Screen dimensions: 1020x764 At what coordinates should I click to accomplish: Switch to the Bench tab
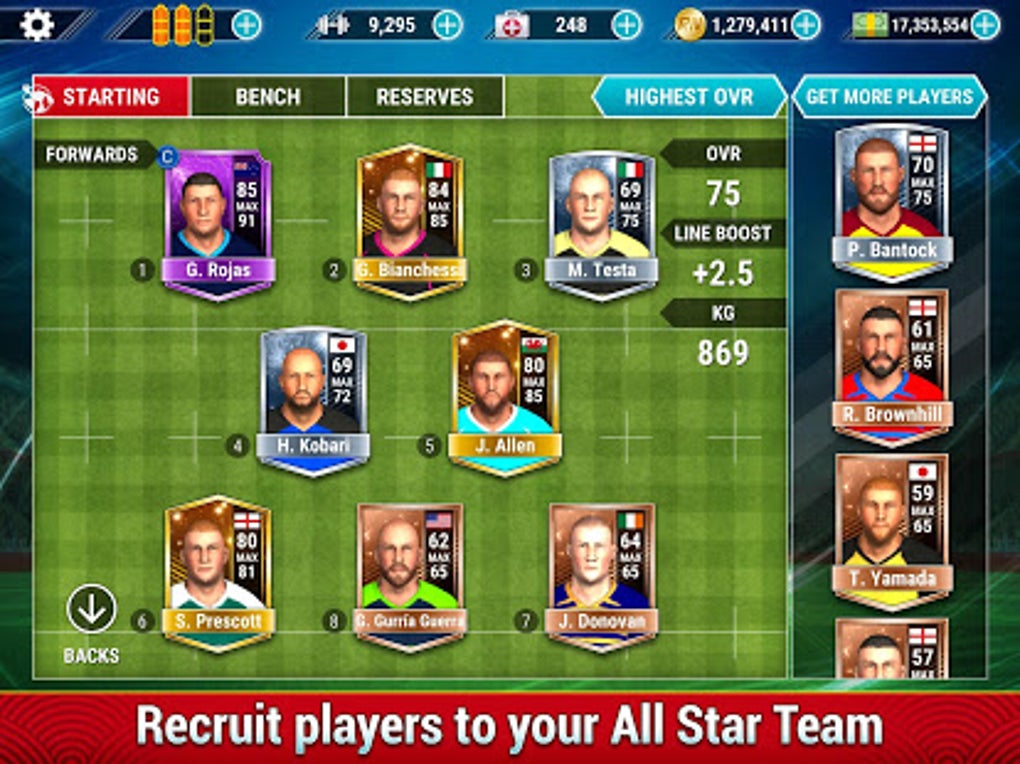click(x=268, y=97)
